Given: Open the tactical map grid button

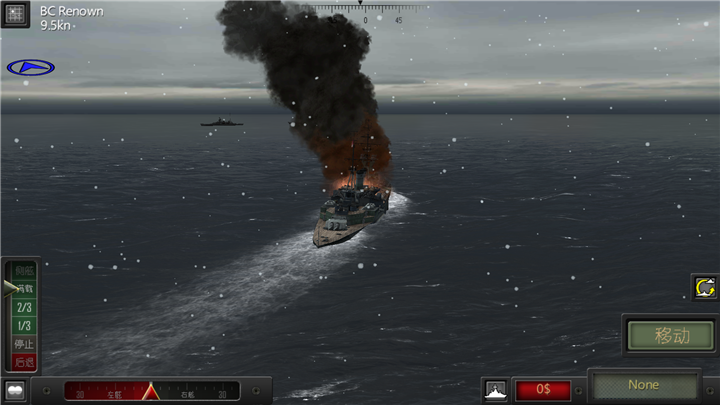Looking at the screenshot, I should (x=16, y=15).
